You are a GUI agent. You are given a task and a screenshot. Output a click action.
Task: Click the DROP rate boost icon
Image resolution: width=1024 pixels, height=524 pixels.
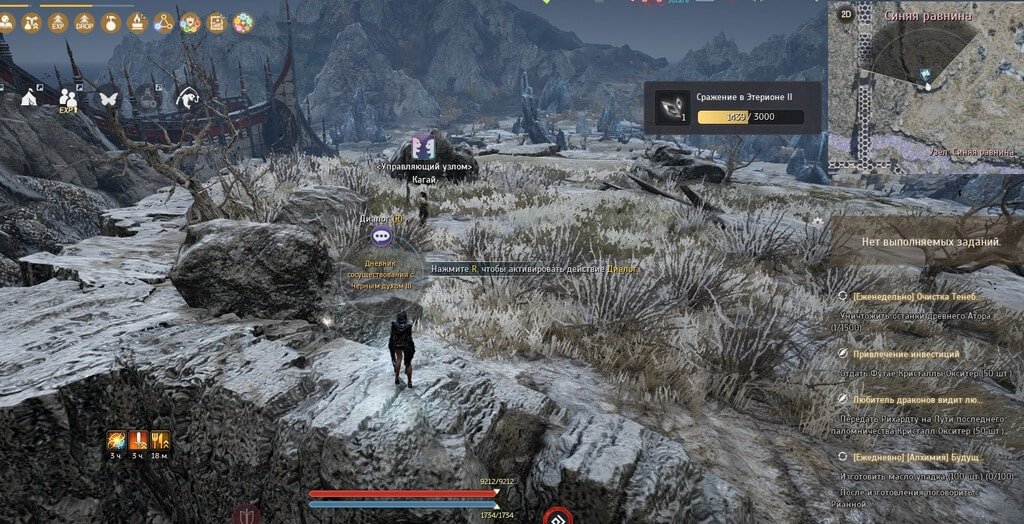[85, 21]
